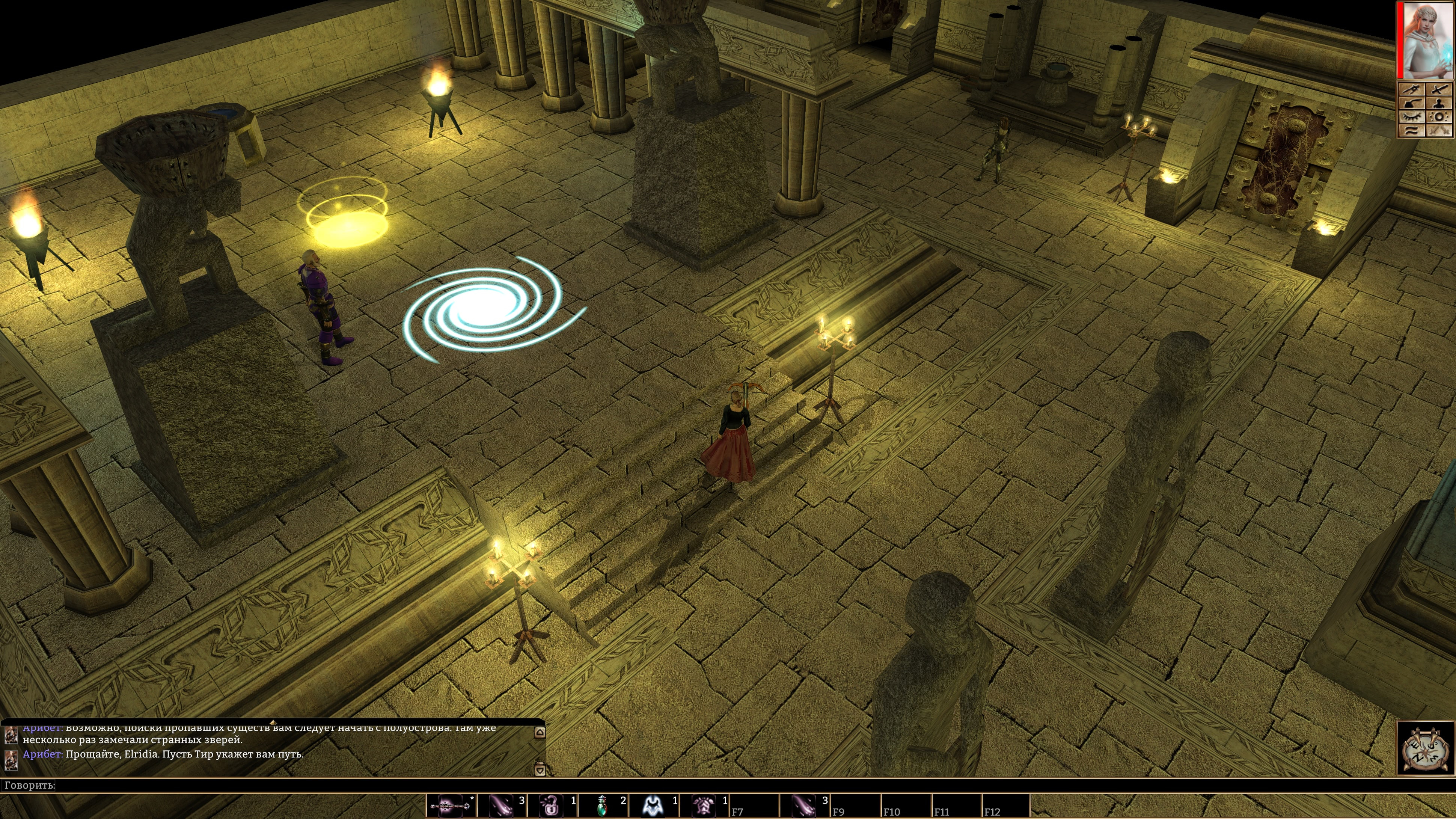Click the ring with dots button

pyautogui.click(x=1439, y=117)
